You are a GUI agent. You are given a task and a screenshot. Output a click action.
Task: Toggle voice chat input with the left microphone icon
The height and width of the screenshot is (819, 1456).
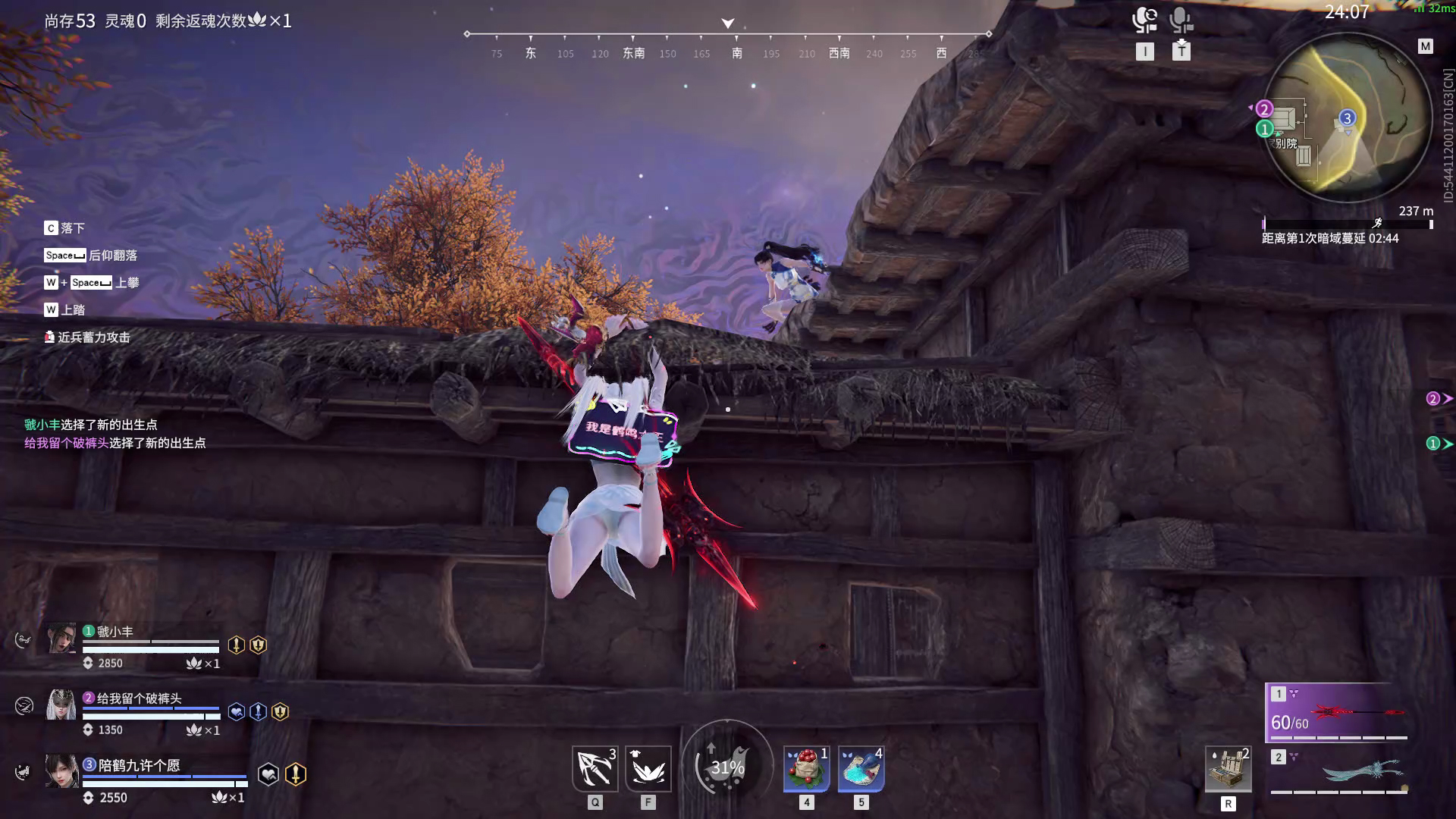1144,20
